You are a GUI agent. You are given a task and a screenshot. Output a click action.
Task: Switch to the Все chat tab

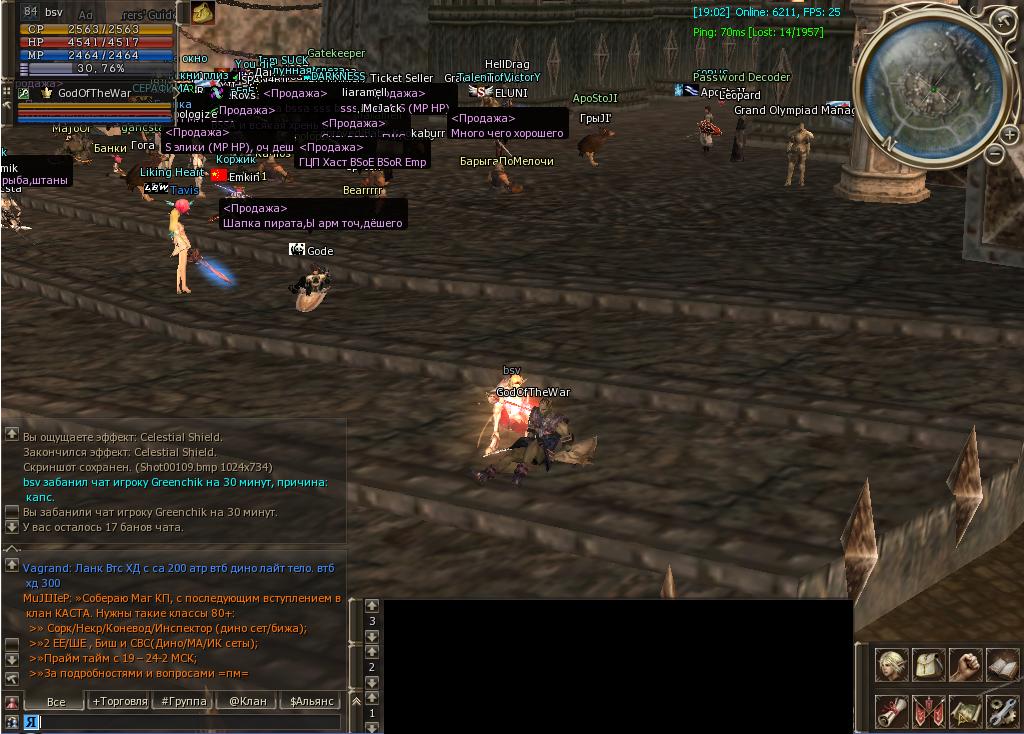(x=56, y=701)
